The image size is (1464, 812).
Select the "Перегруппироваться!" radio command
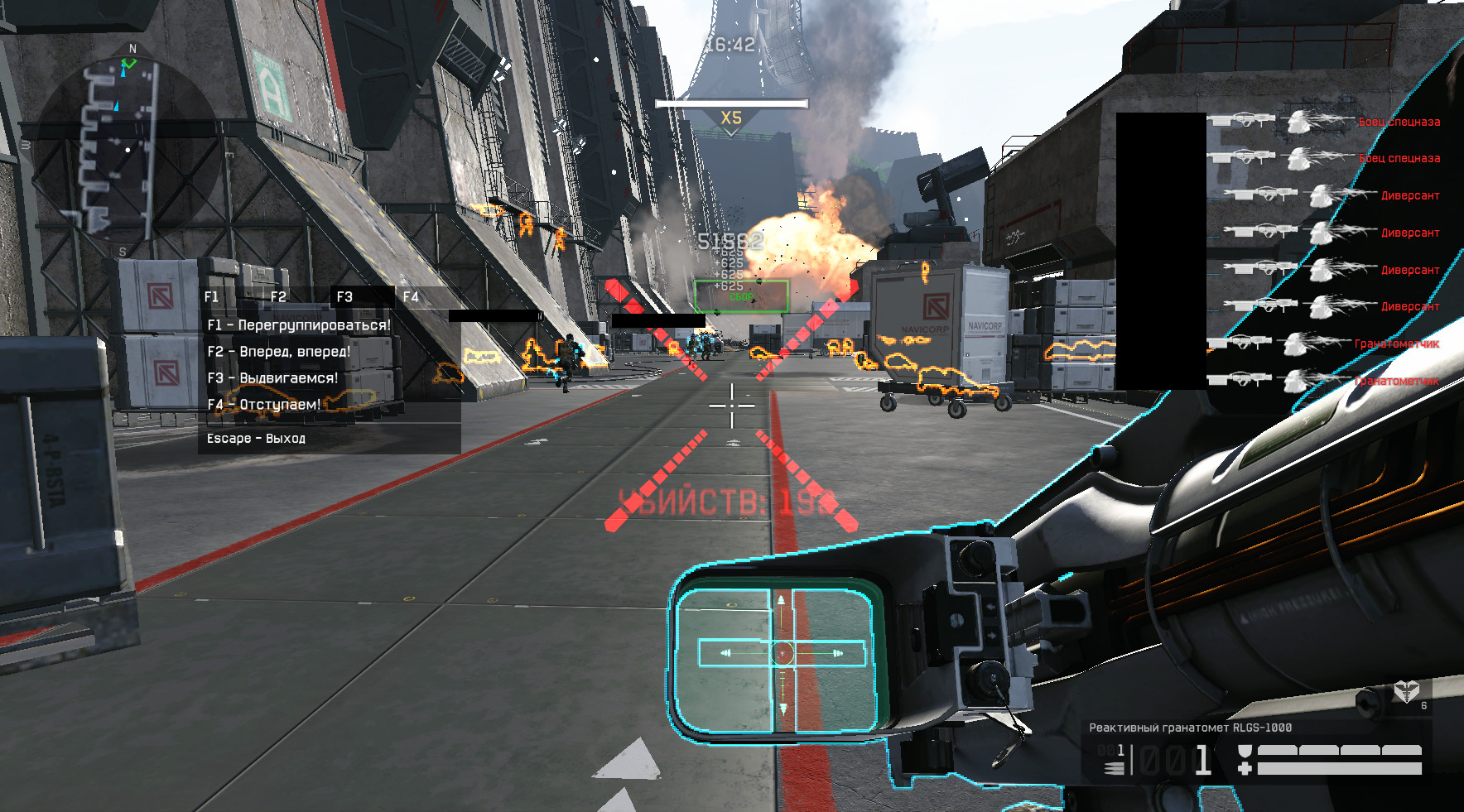[x=299, y=325]
